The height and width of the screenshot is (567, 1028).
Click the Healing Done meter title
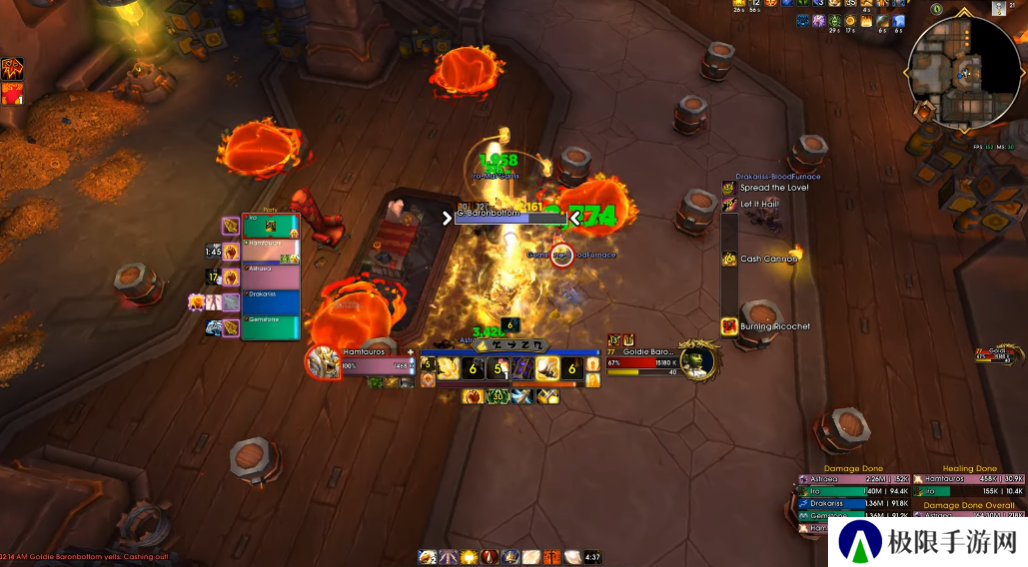tap(970, 468)
